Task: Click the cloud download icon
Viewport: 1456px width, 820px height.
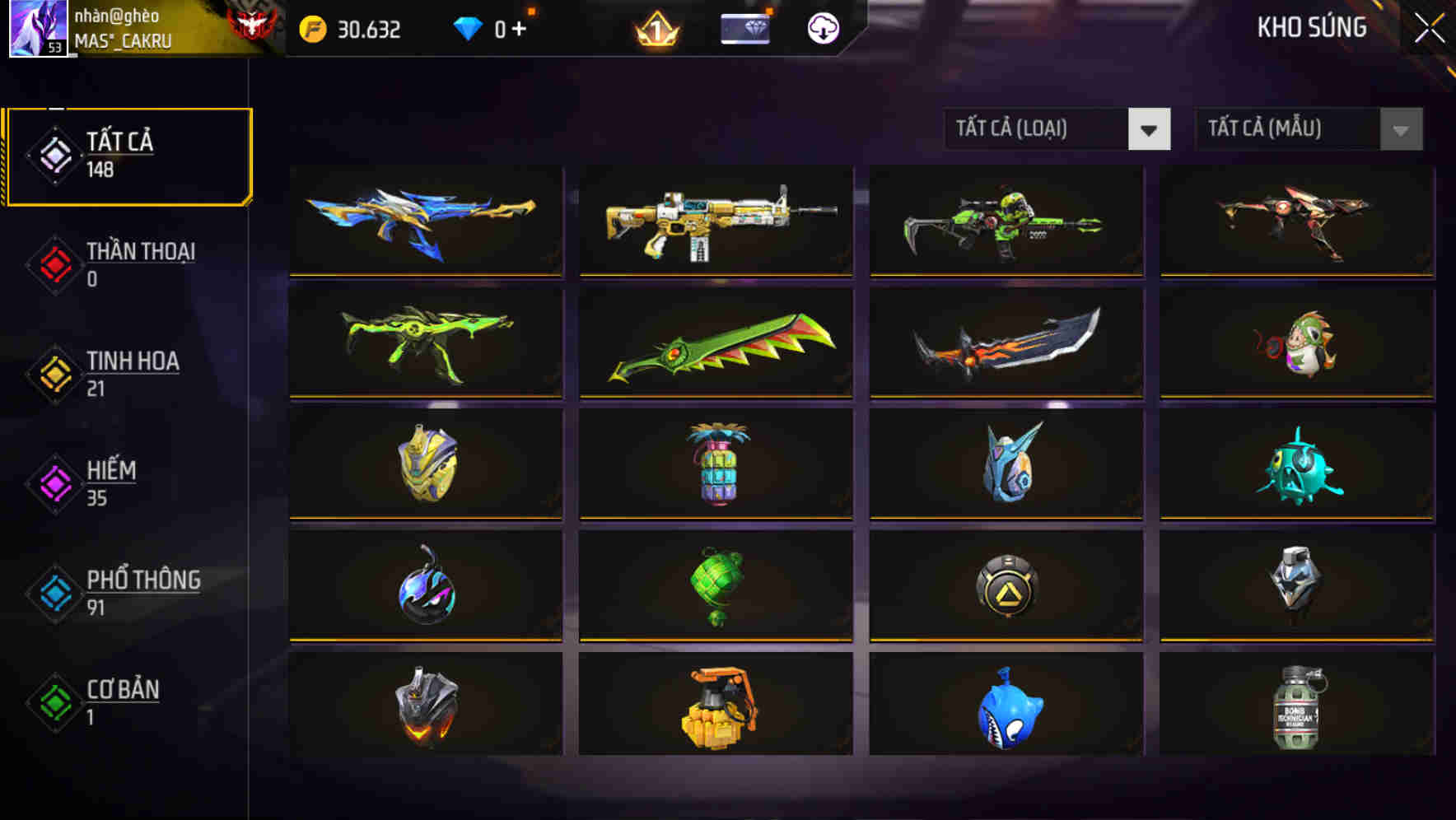Action: click(822, 30)
